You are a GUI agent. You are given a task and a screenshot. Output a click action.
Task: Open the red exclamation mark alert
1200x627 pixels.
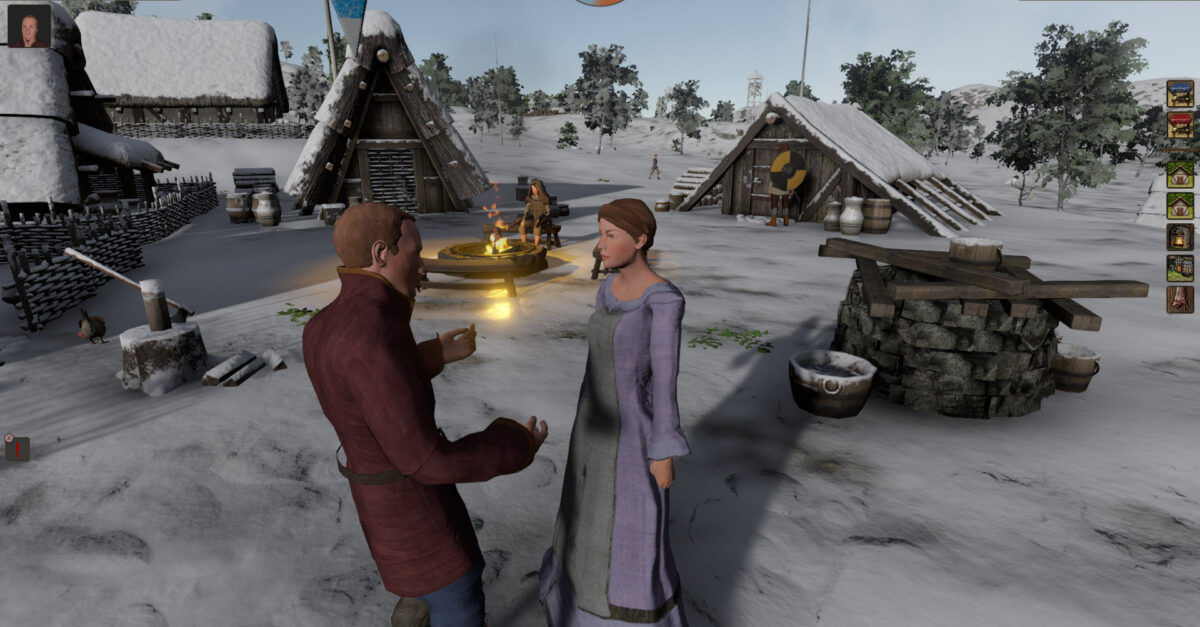(x=17, y=448)
